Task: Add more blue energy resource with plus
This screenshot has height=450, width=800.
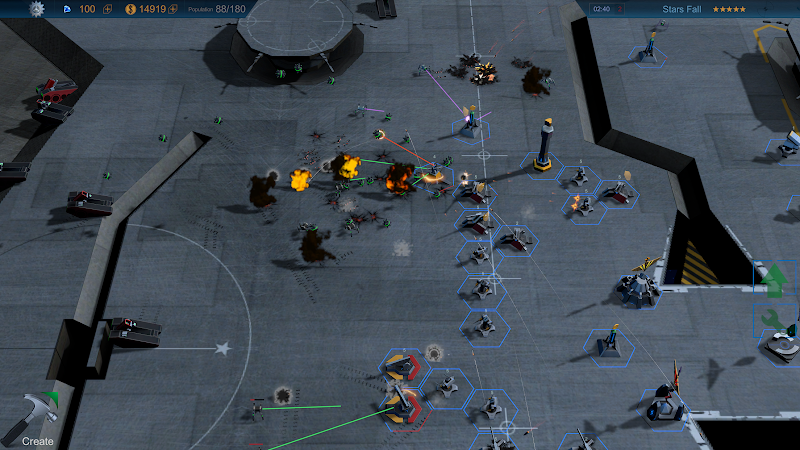Action: pos(107,9)
